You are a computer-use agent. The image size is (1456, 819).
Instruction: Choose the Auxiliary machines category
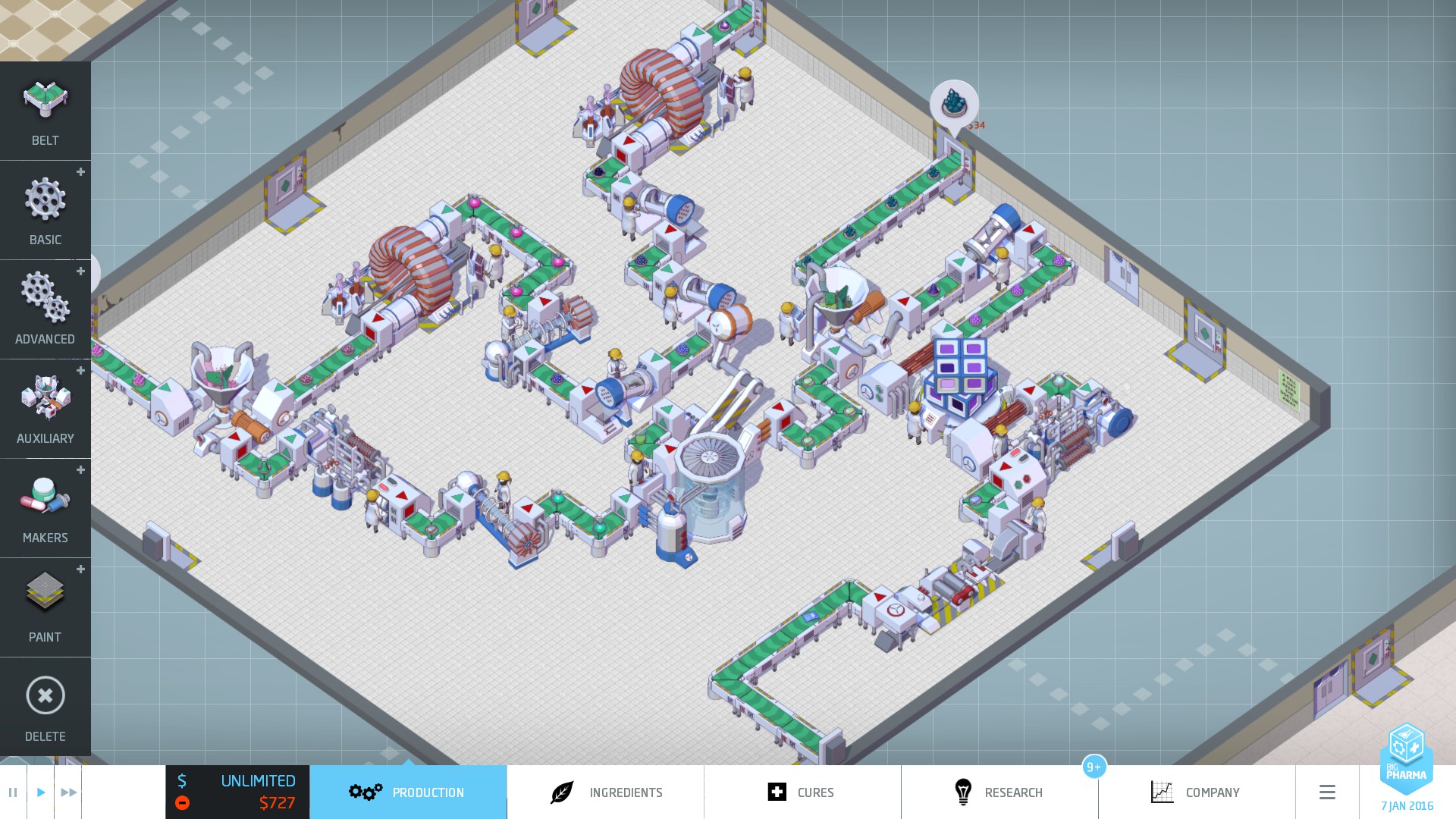(x=45, y=409)
